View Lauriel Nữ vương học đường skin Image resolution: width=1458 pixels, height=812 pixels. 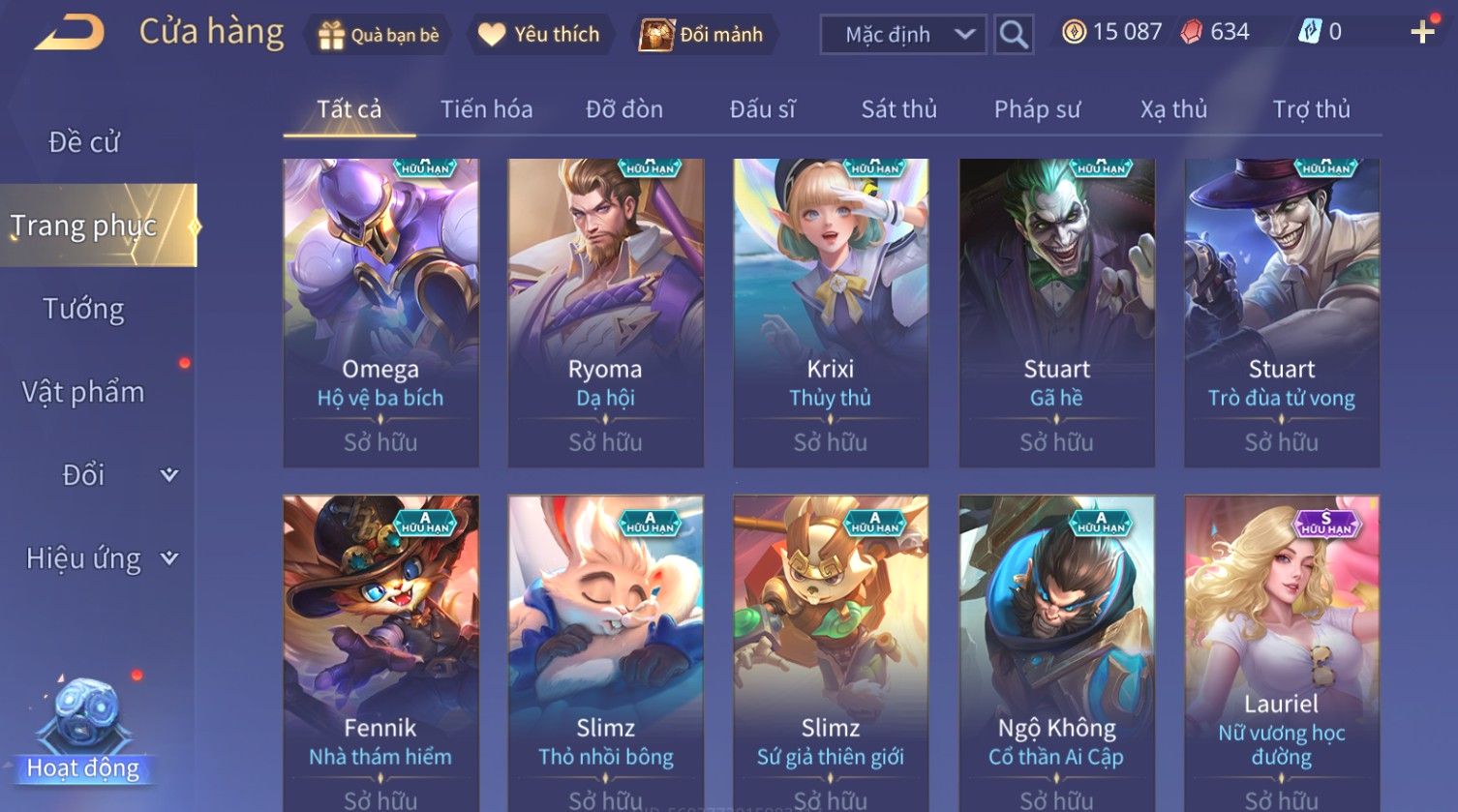pyautogui.click(x=1281, y=648)
